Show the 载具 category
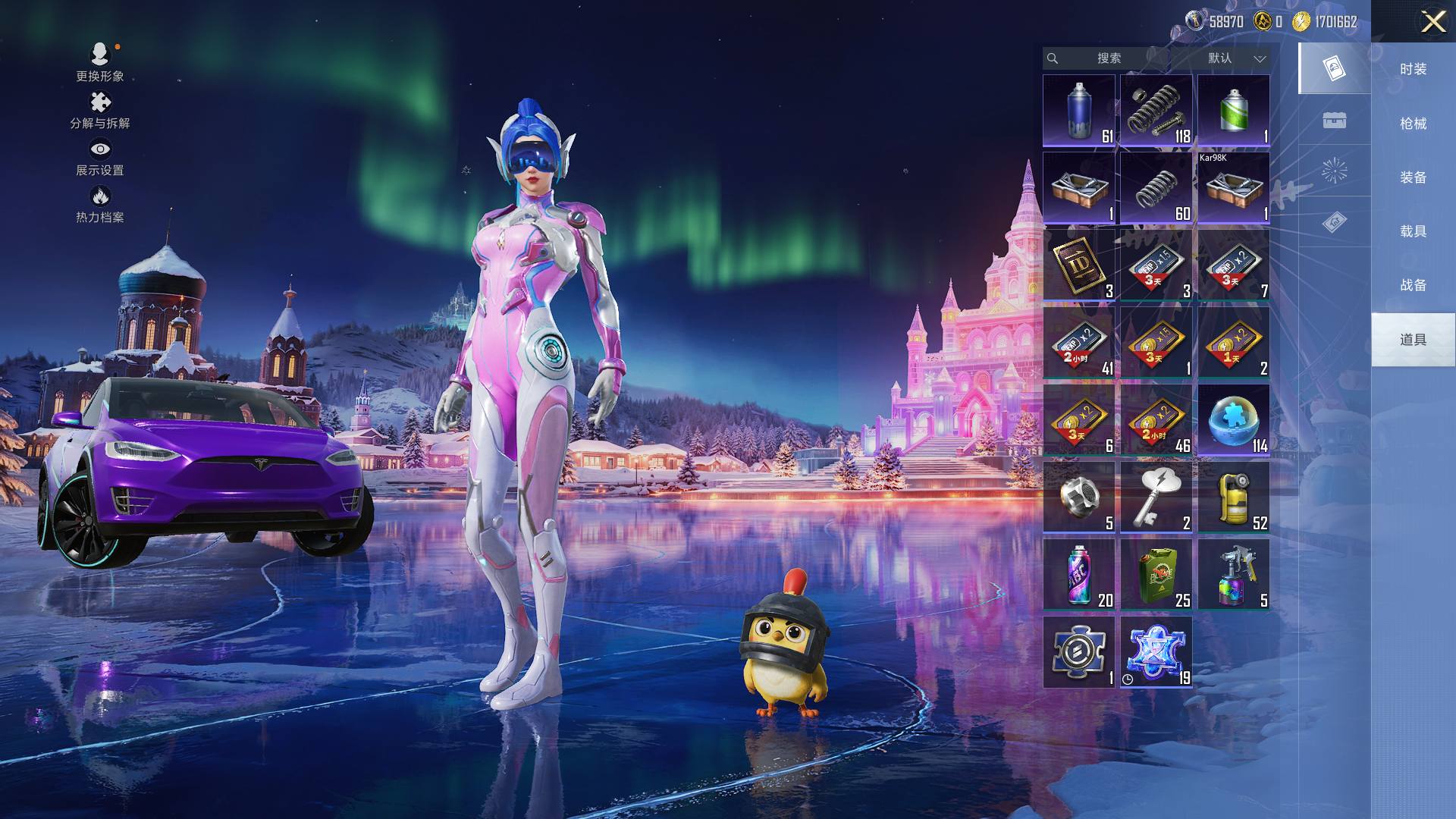The image size is (1456, 819). tap(1413, 231)
